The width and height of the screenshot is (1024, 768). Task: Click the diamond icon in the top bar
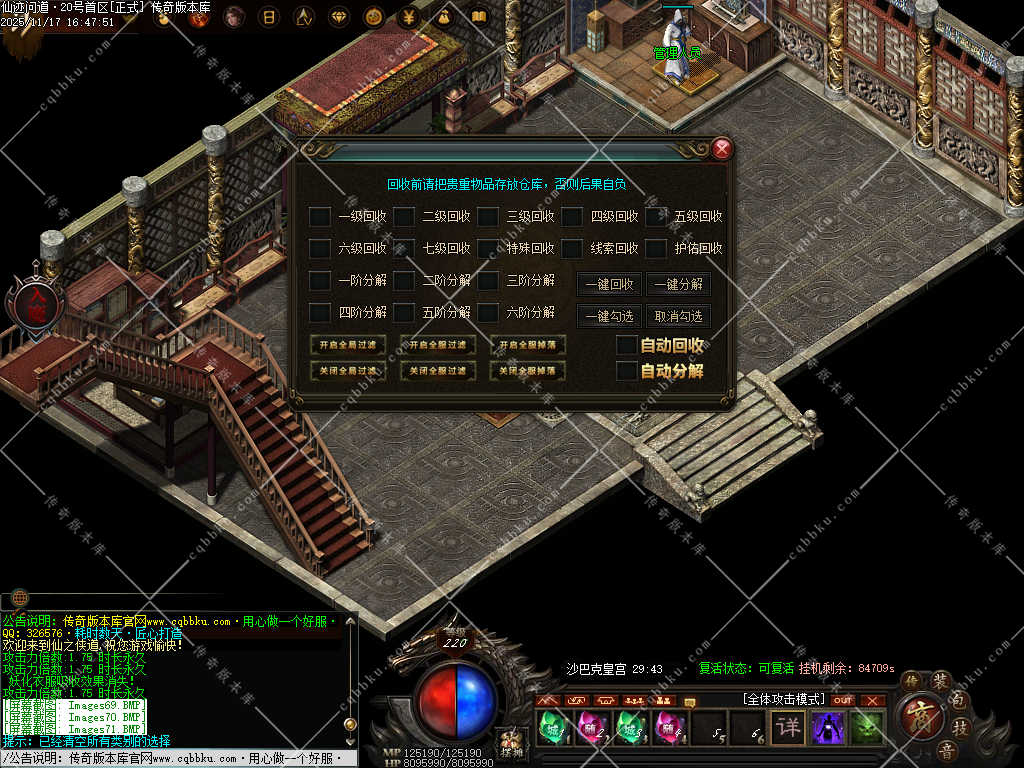[339, 16]
